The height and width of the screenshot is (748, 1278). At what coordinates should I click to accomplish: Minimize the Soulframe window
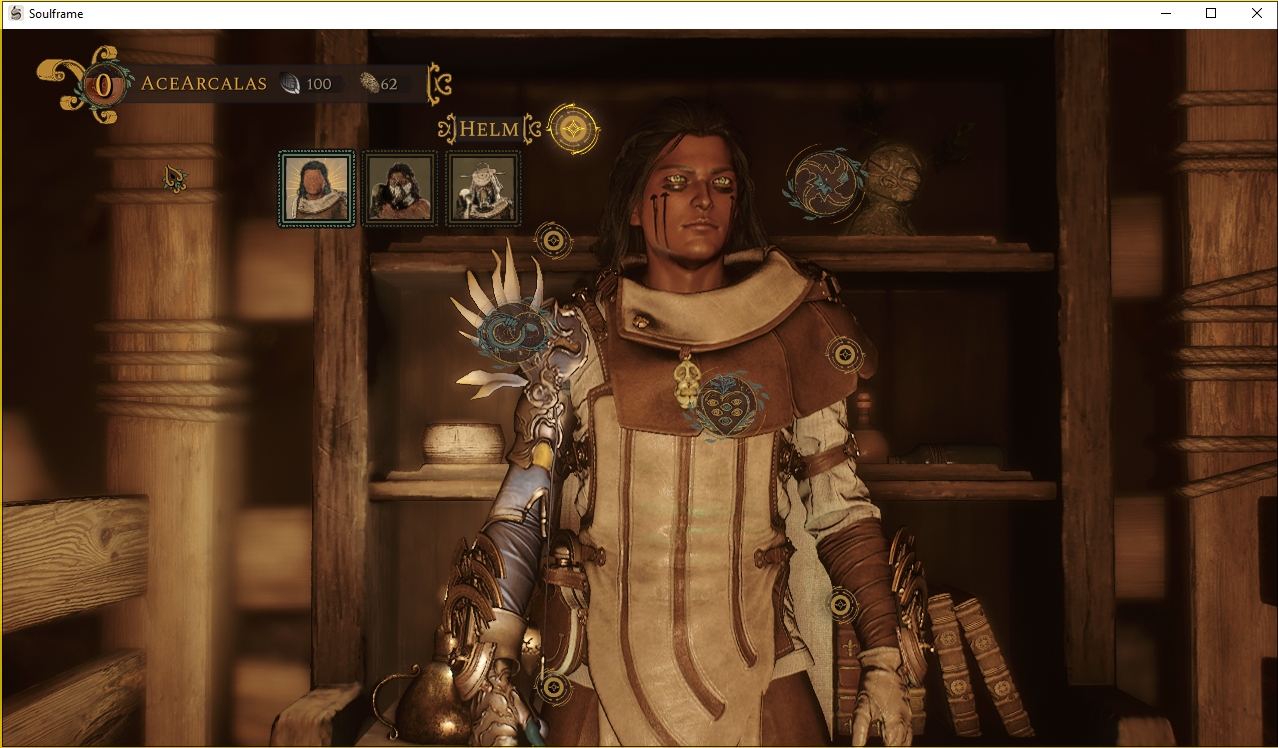click(1166, 14)
